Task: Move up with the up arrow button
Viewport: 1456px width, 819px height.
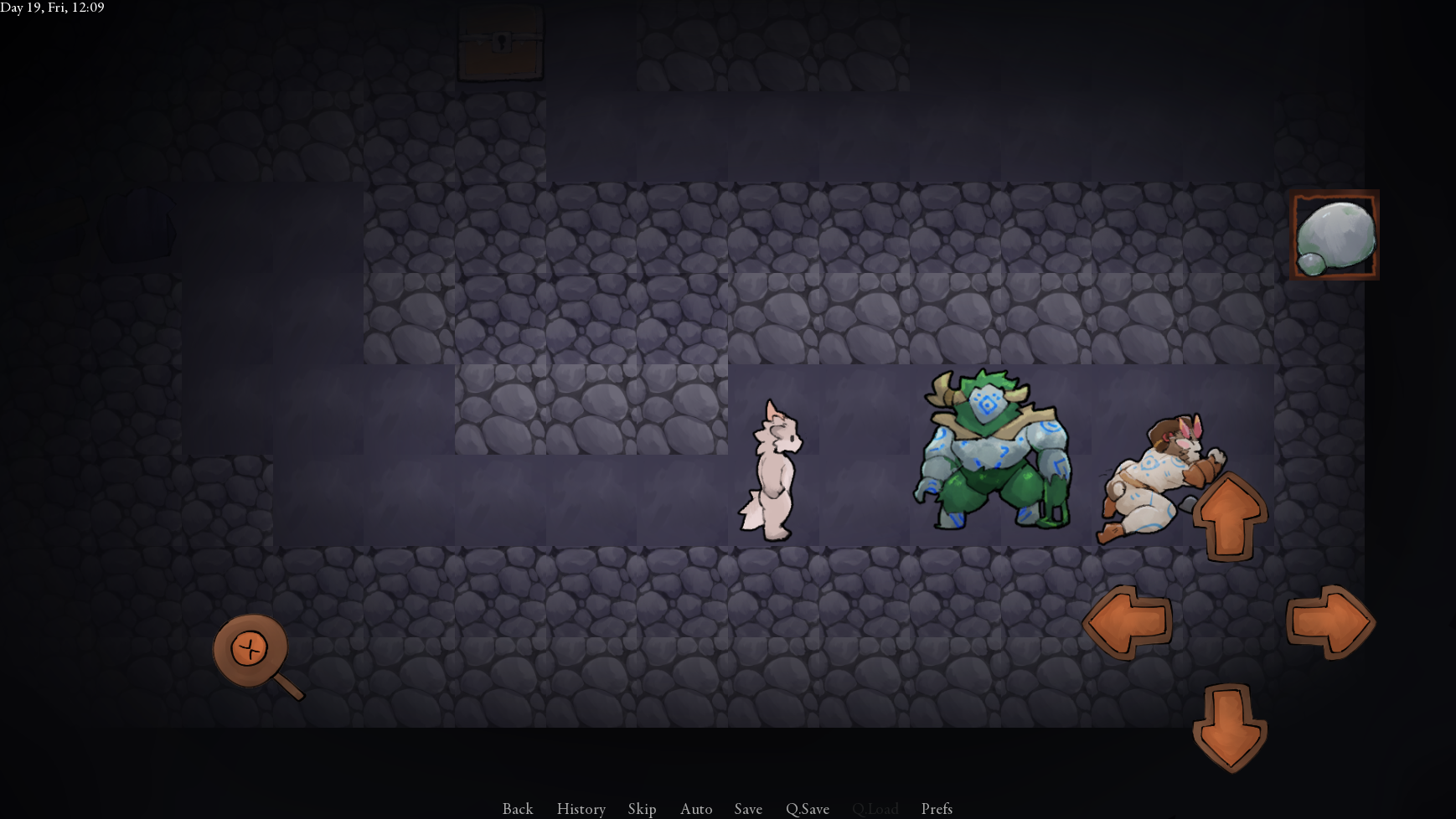Action: [x=1229, y=516]
